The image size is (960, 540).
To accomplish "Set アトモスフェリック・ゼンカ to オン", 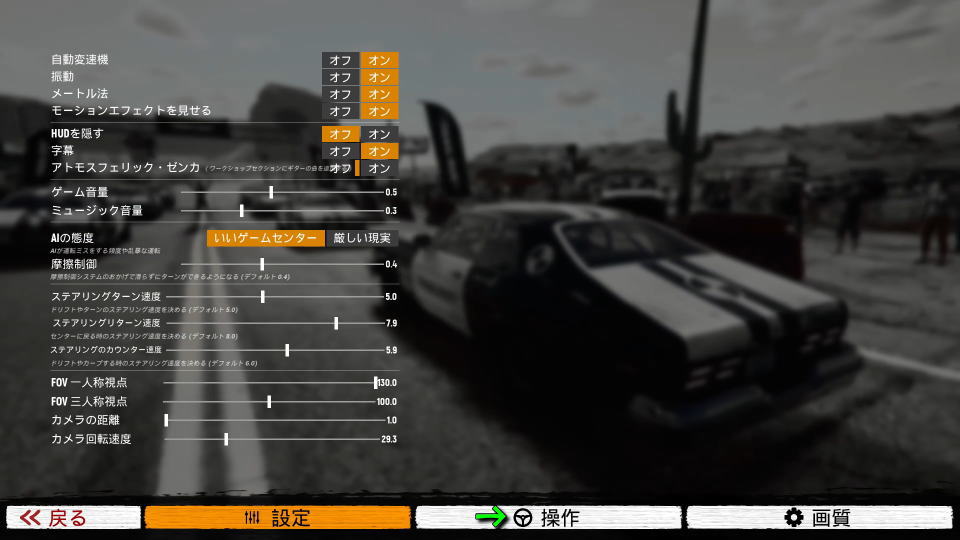I will 379,168.
